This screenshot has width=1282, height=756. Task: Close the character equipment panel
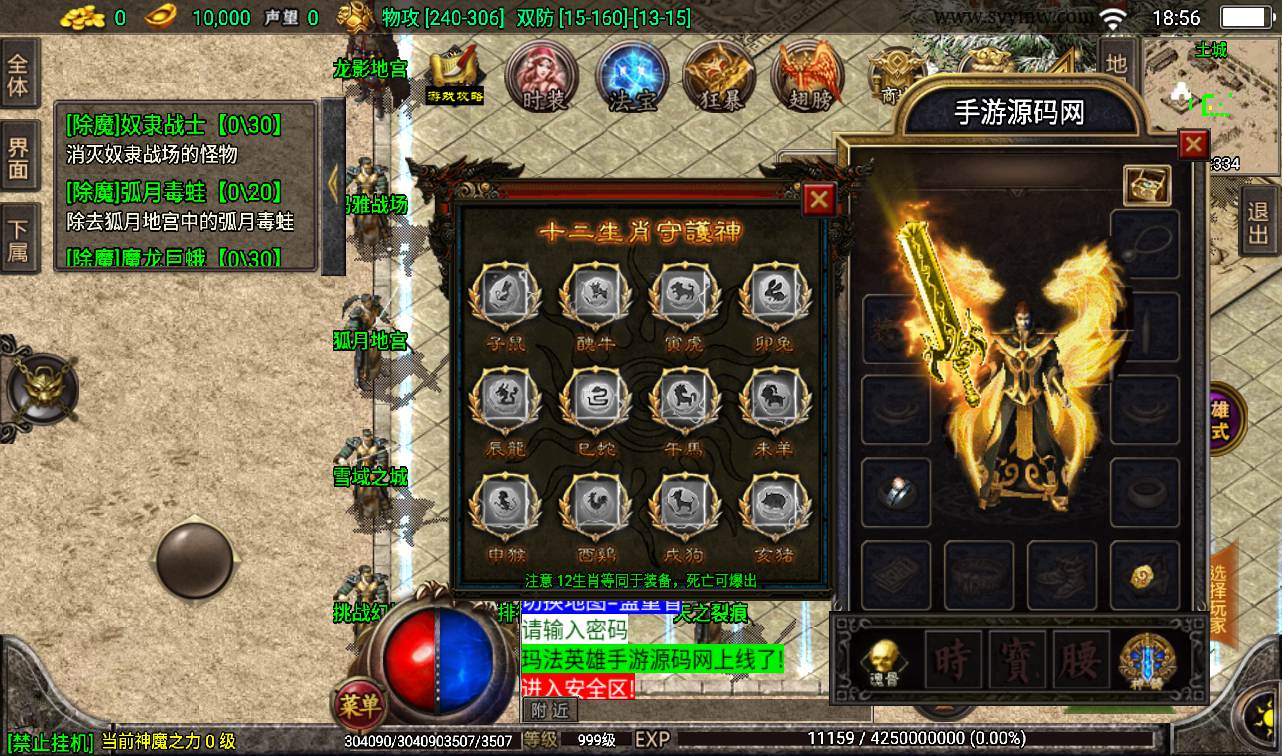(x=1193, y=145)
